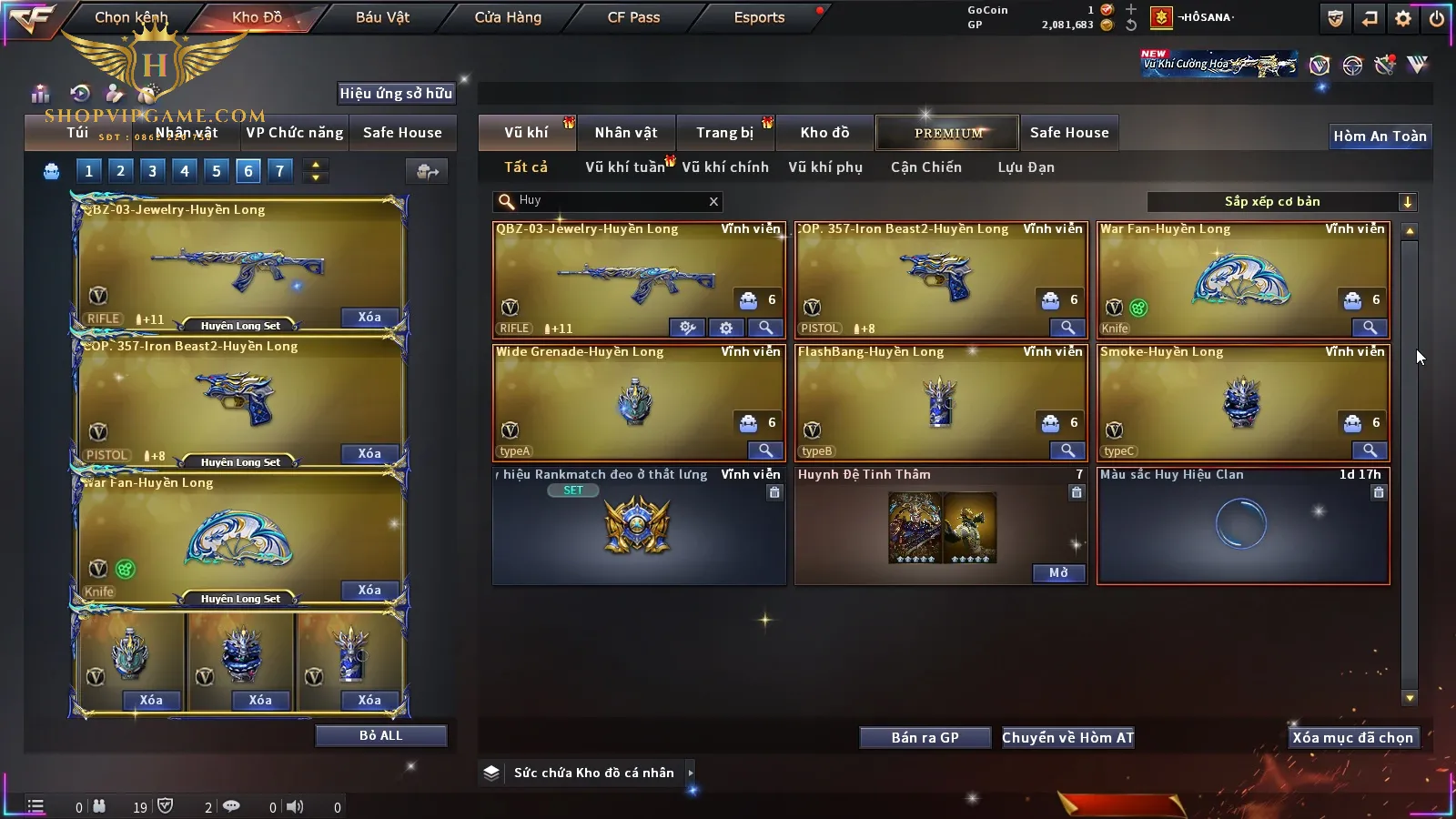The image size is (1456, 819).
Task: Click Xóa mục đã chọn button
Action: 1352,738
